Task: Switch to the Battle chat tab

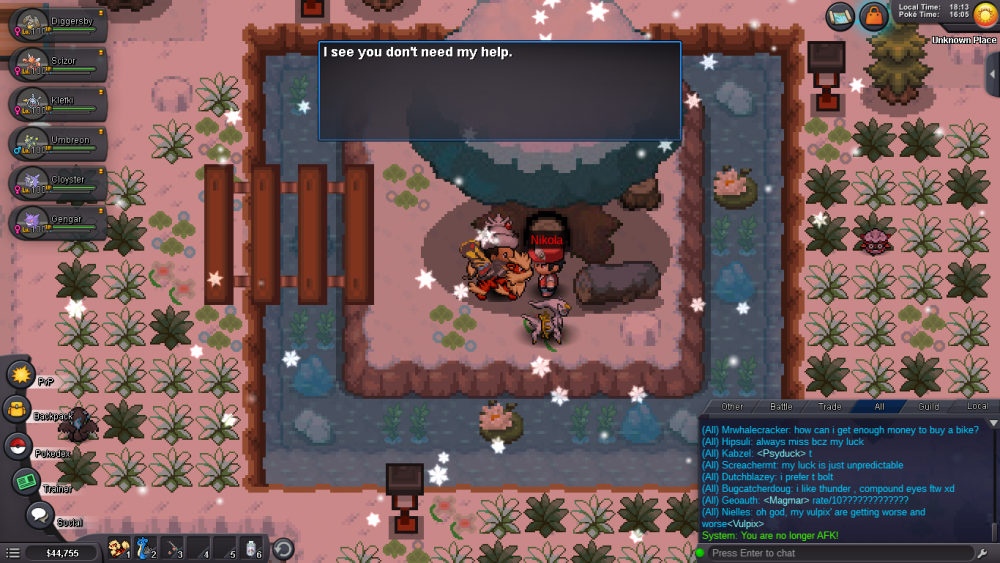Action: (x=781, y=407)
